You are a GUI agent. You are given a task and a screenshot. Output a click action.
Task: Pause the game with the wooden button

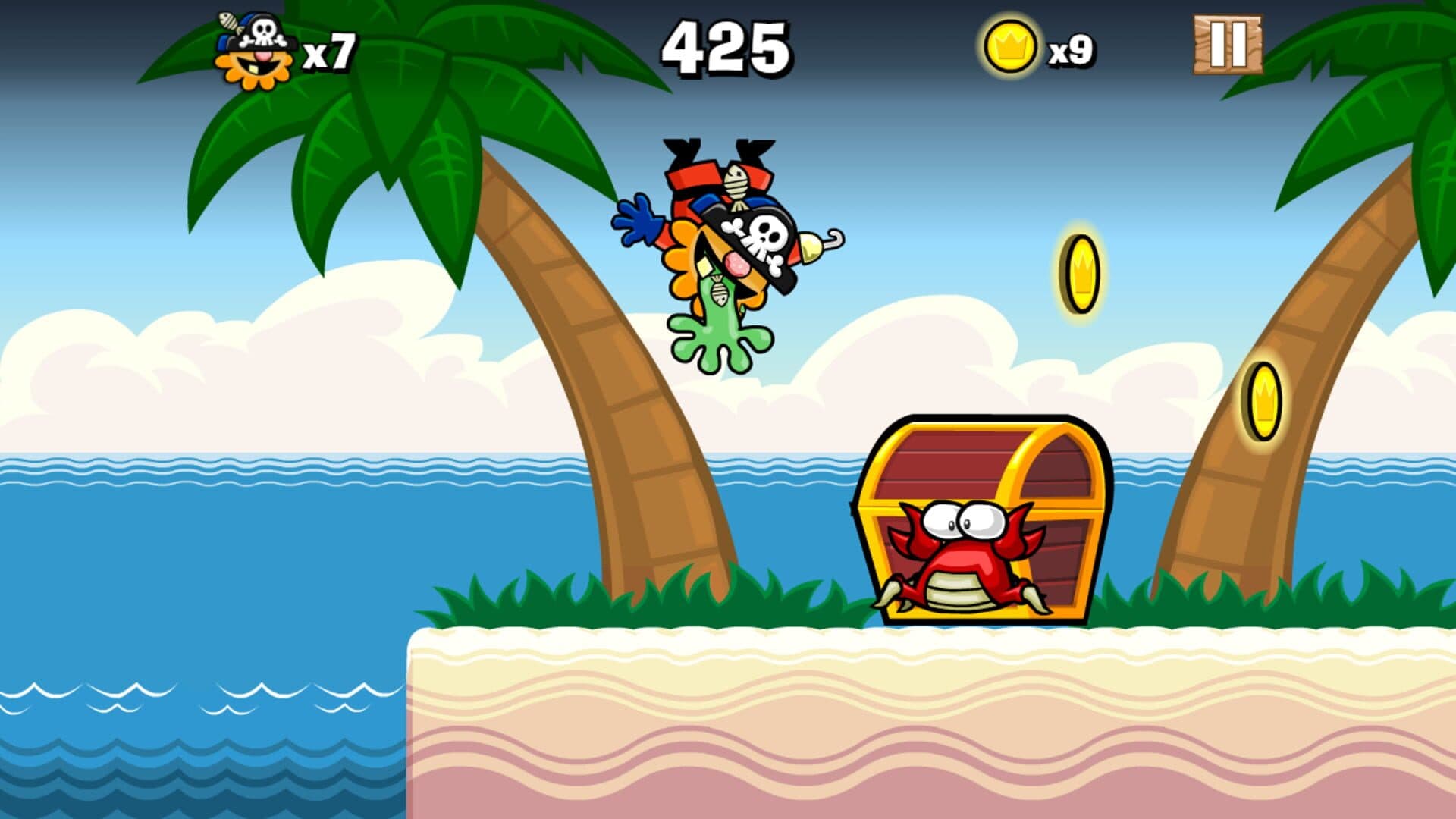click(1228, 45)
